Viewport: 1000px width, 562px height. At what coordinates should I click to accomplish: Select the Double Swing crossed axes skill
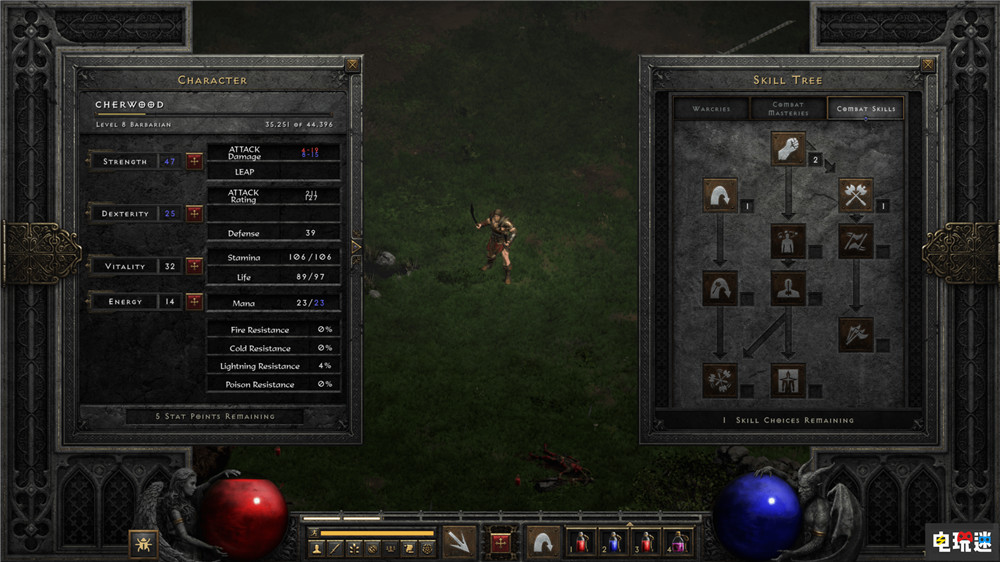point(856,194)
